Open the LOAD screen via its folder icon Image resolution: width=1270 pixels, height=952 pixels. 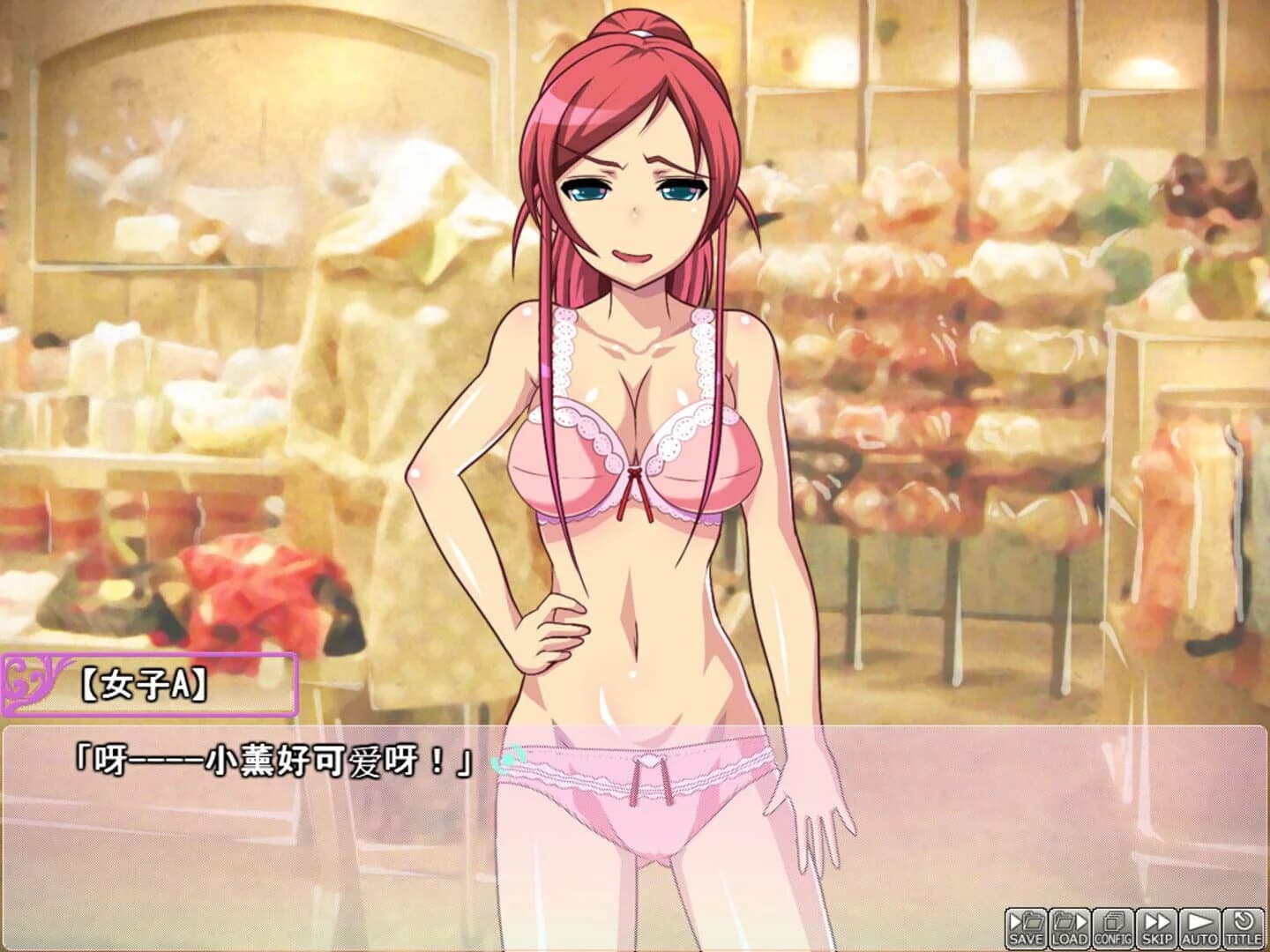[1069, 927]
